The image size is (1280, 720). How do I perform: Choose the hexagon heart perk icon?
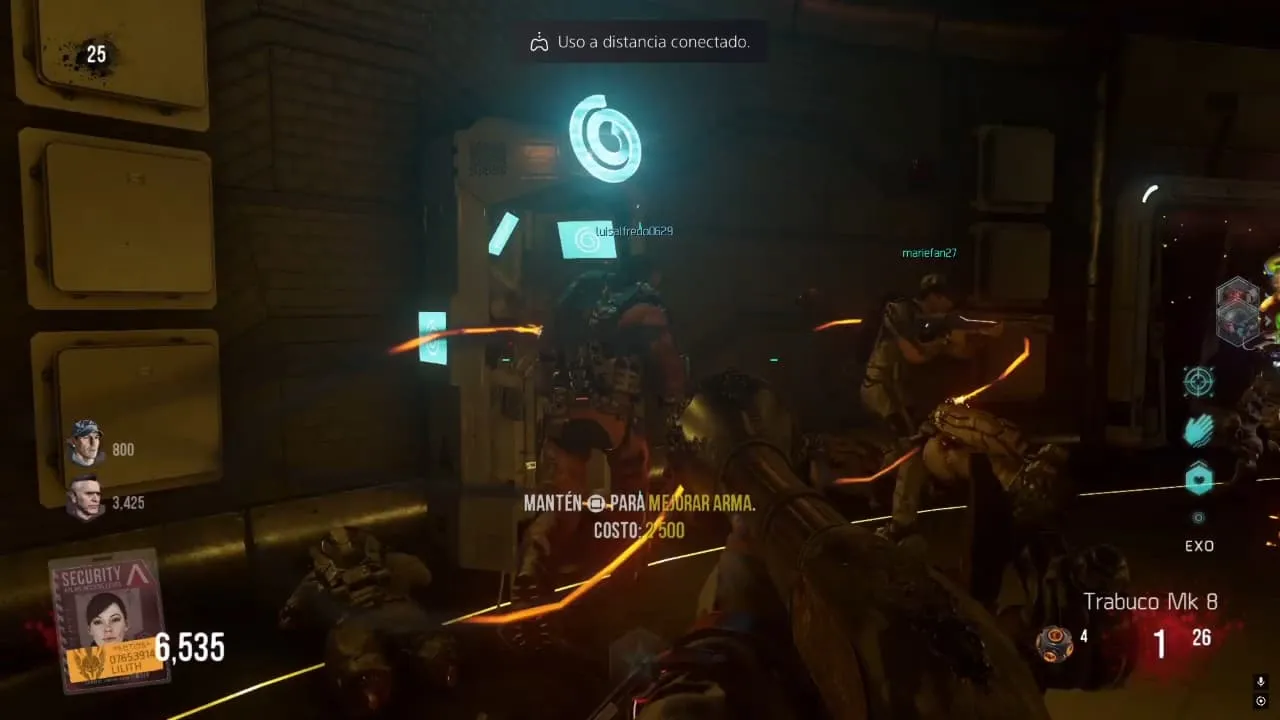1198,479
